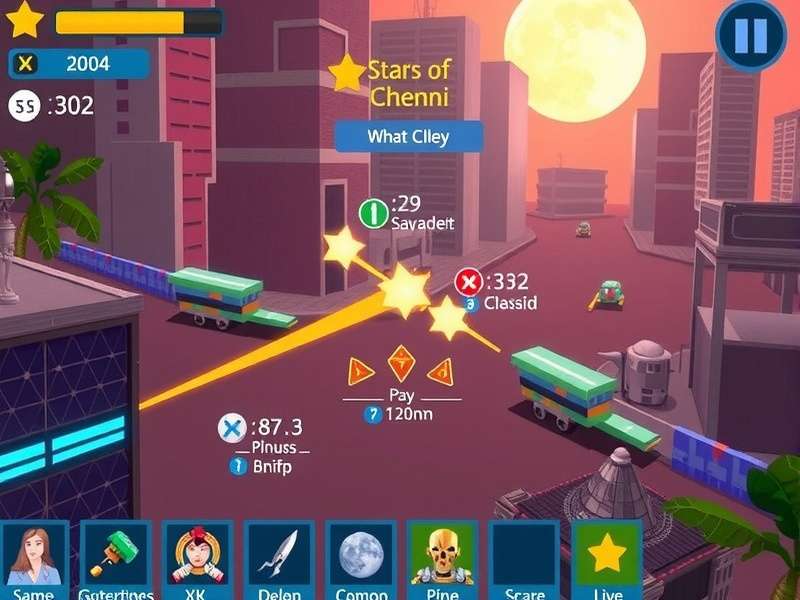The width and height of the screenshot is (800, 600).
Task: Activate the rocket Delen slot
Action: (279, 556)
